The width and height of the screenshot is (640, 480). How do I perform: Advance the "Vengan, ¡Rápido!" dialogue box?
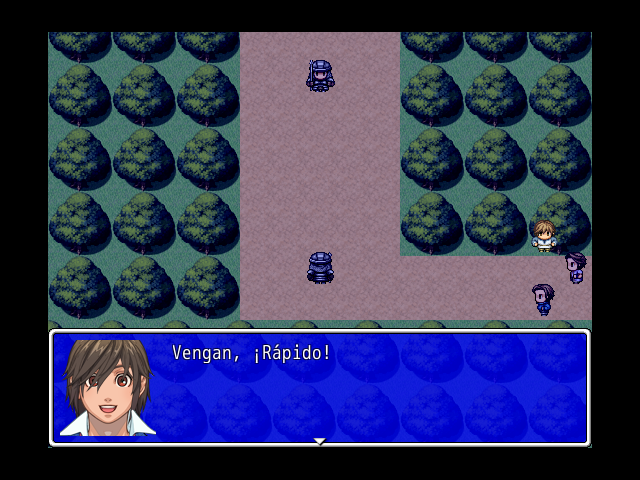(x=370, y=388)
